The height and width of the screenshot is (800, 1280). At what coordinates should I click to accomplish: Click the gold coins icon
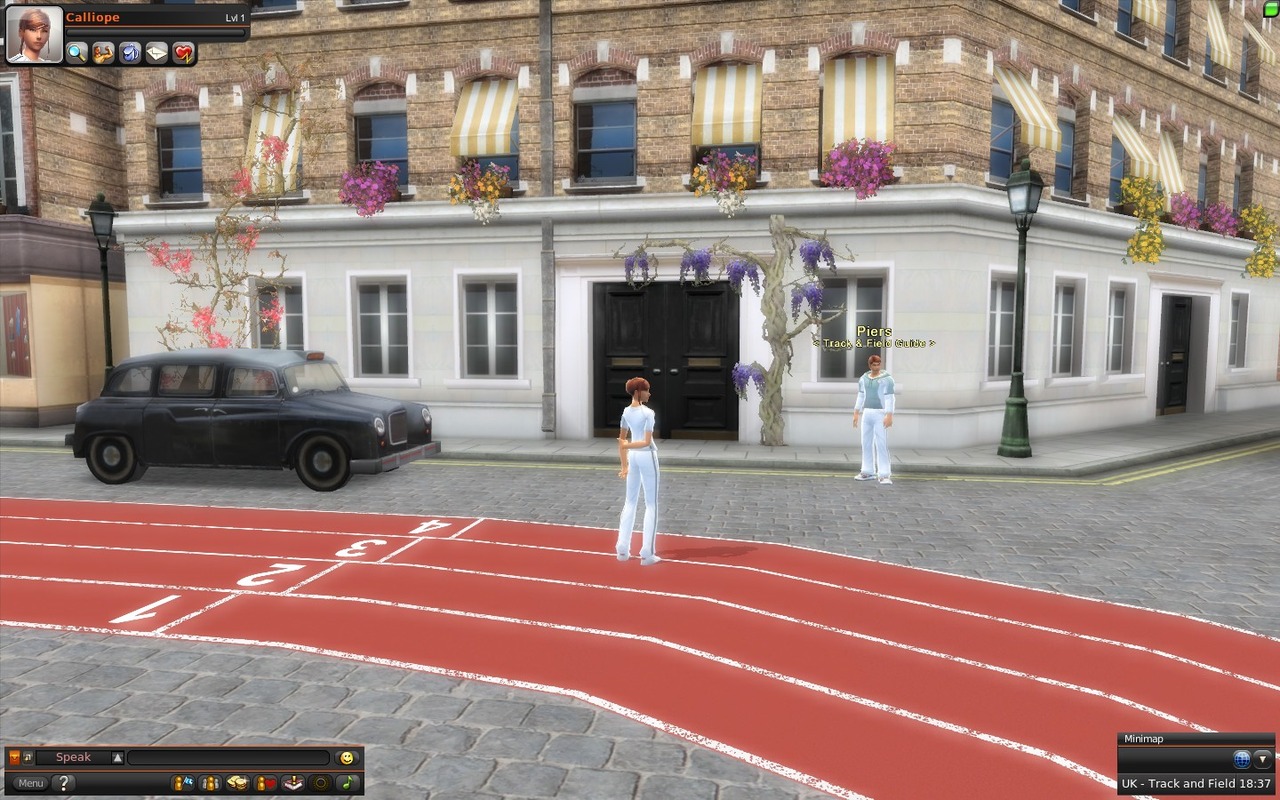tap(238, 783)
